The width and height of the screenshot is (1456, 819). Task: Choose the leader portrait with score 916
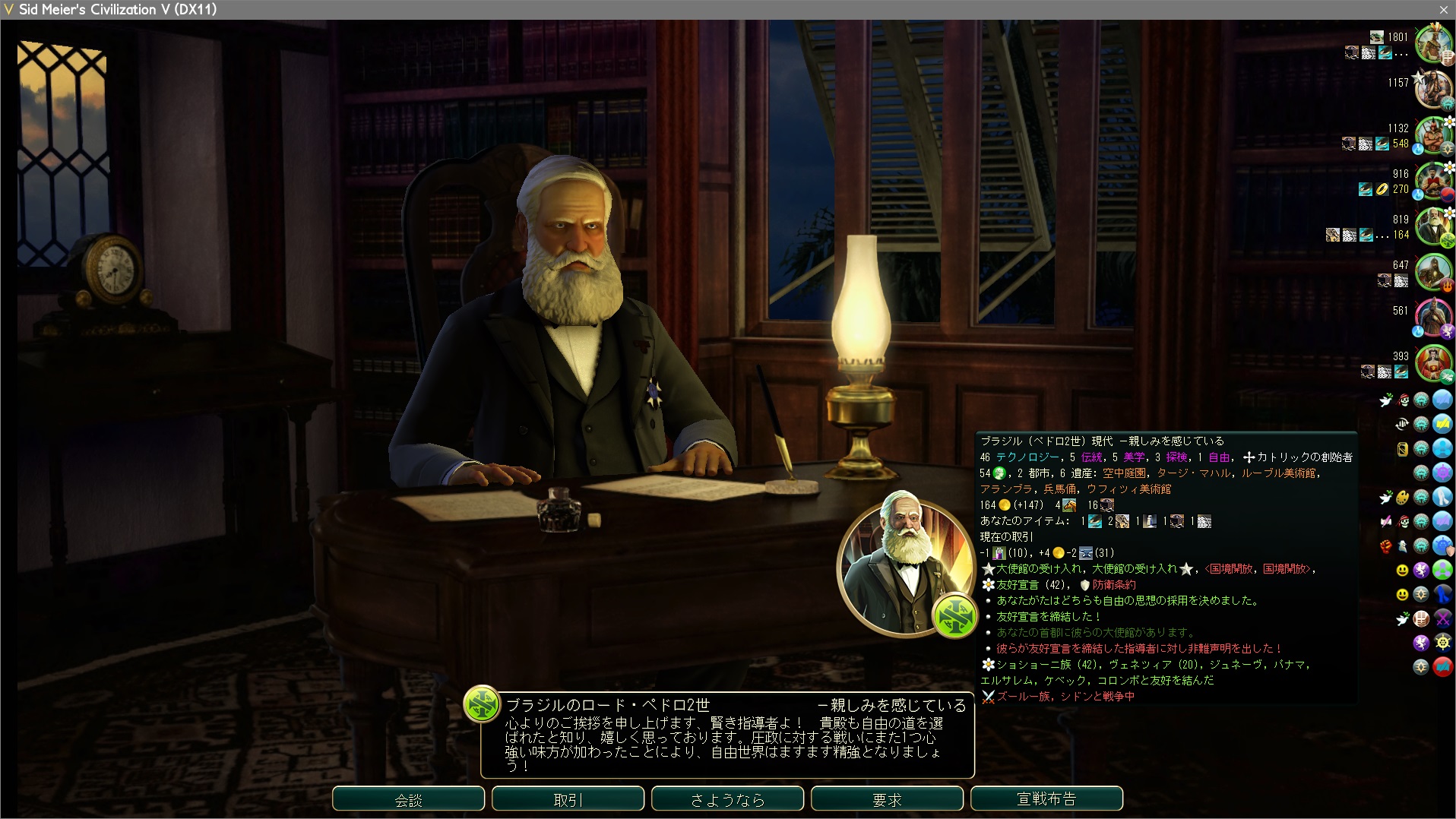point(1432,180)
